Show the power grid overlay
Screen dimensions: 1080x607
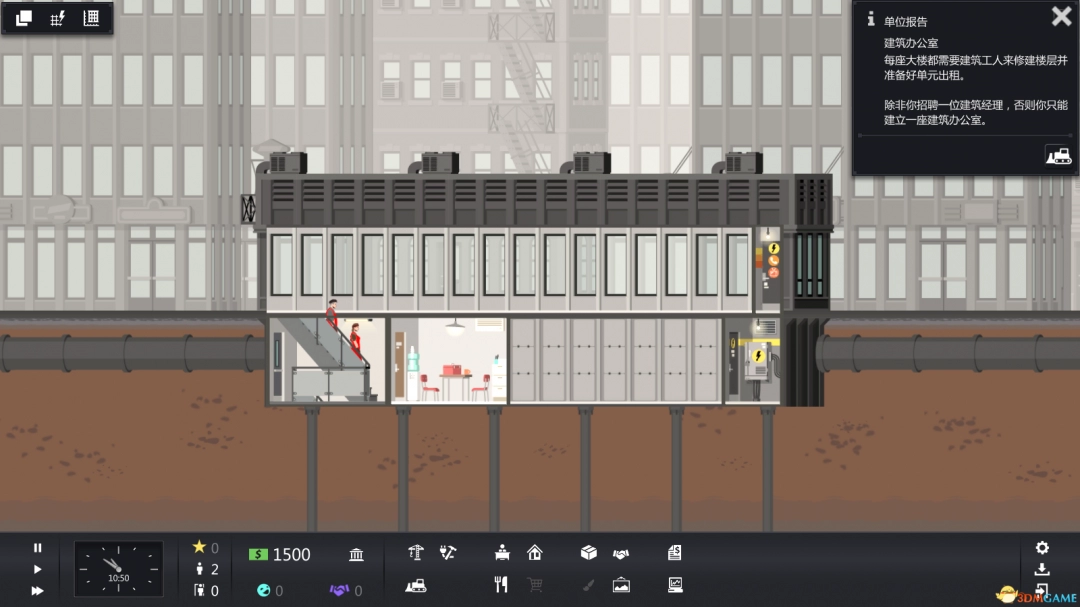57,18
